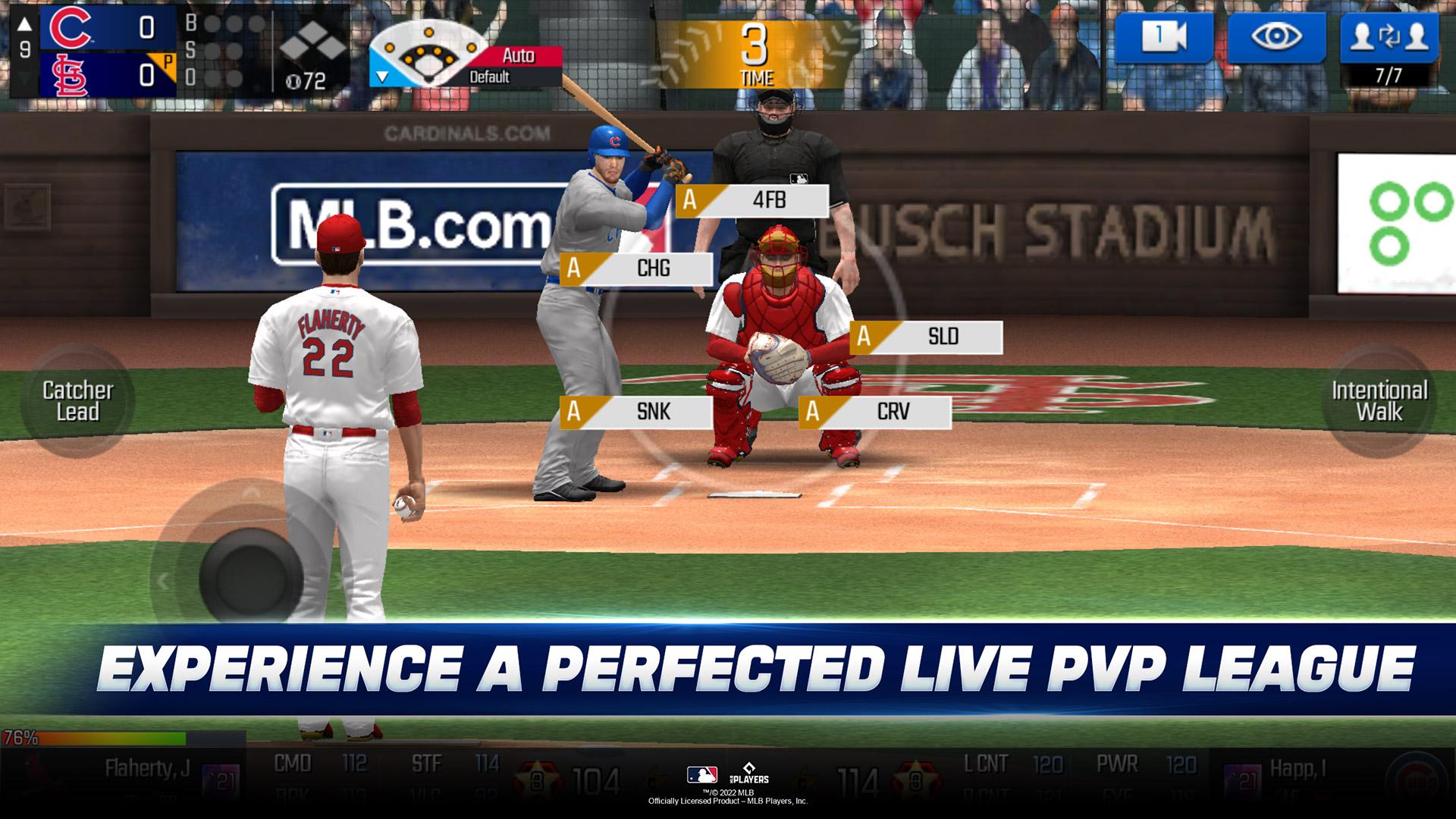Click the 76% stamina bar
Screen dimensions: 1456x819
coord(91,736)
